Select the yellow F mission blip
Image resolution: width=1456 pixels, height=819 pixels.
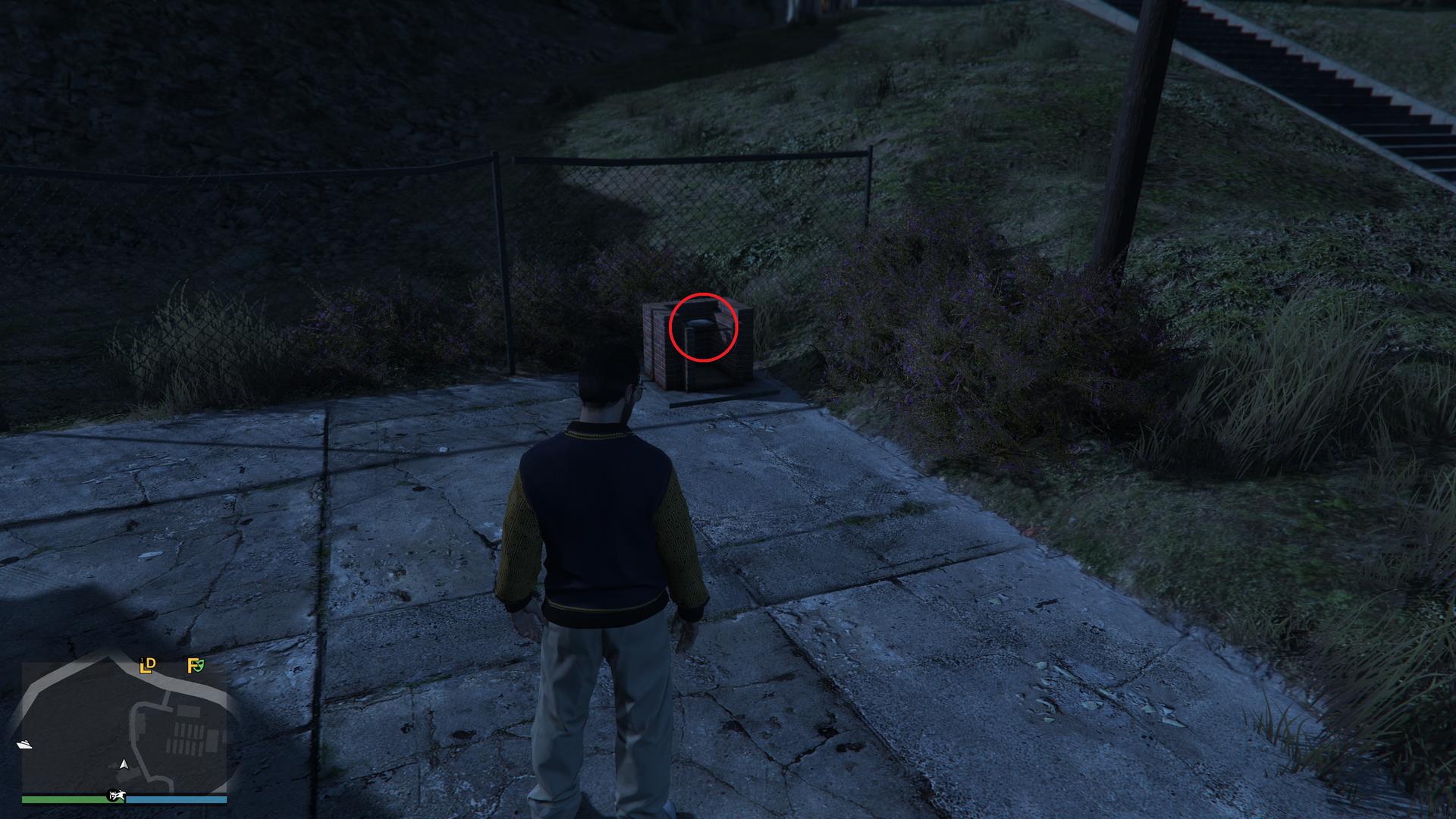point(193,666)
